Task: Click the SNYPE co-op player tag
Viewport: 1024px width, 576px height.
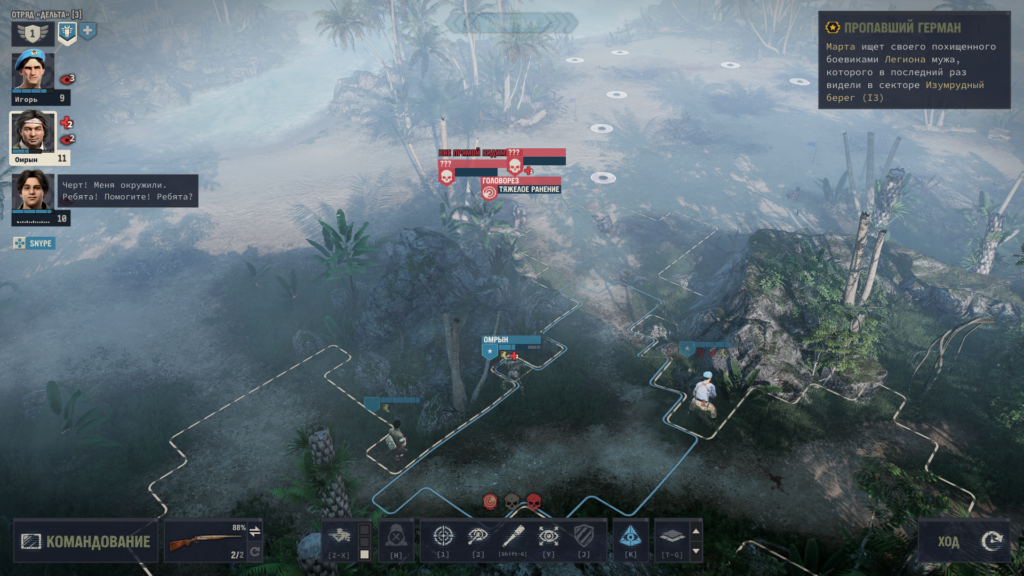Action: (34, 243)
